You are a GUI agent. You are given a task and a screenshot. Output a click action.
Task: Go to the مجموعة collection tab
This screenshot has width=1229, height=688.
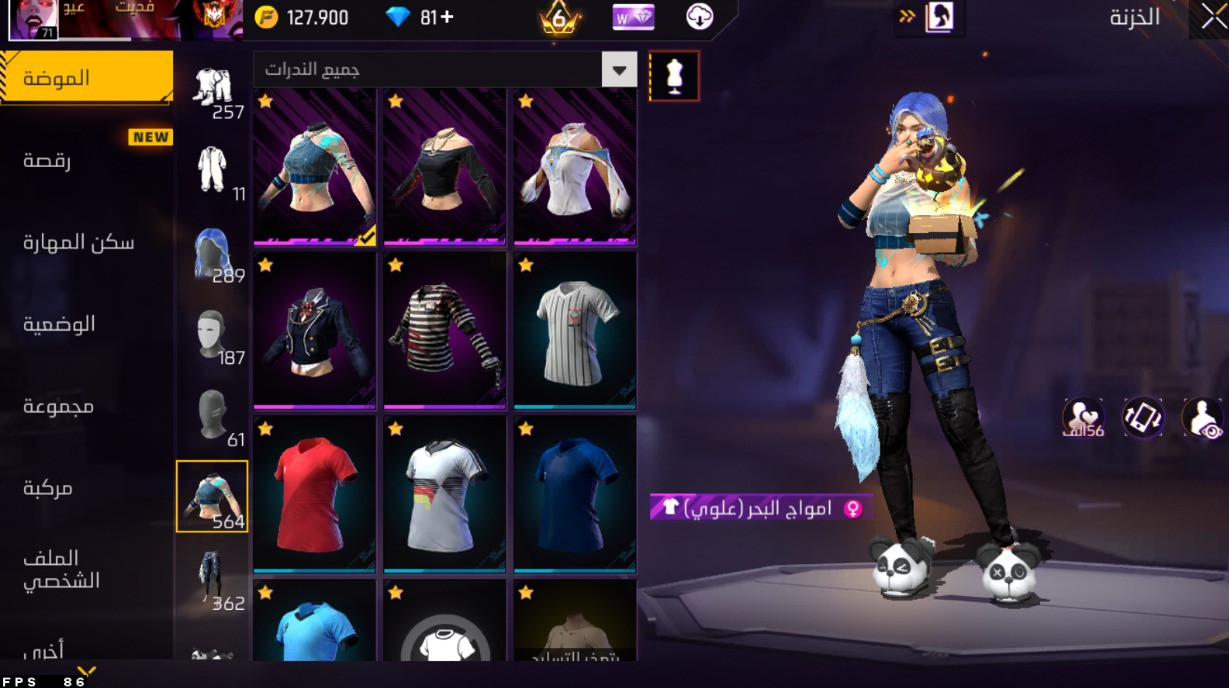pos(58,406)
